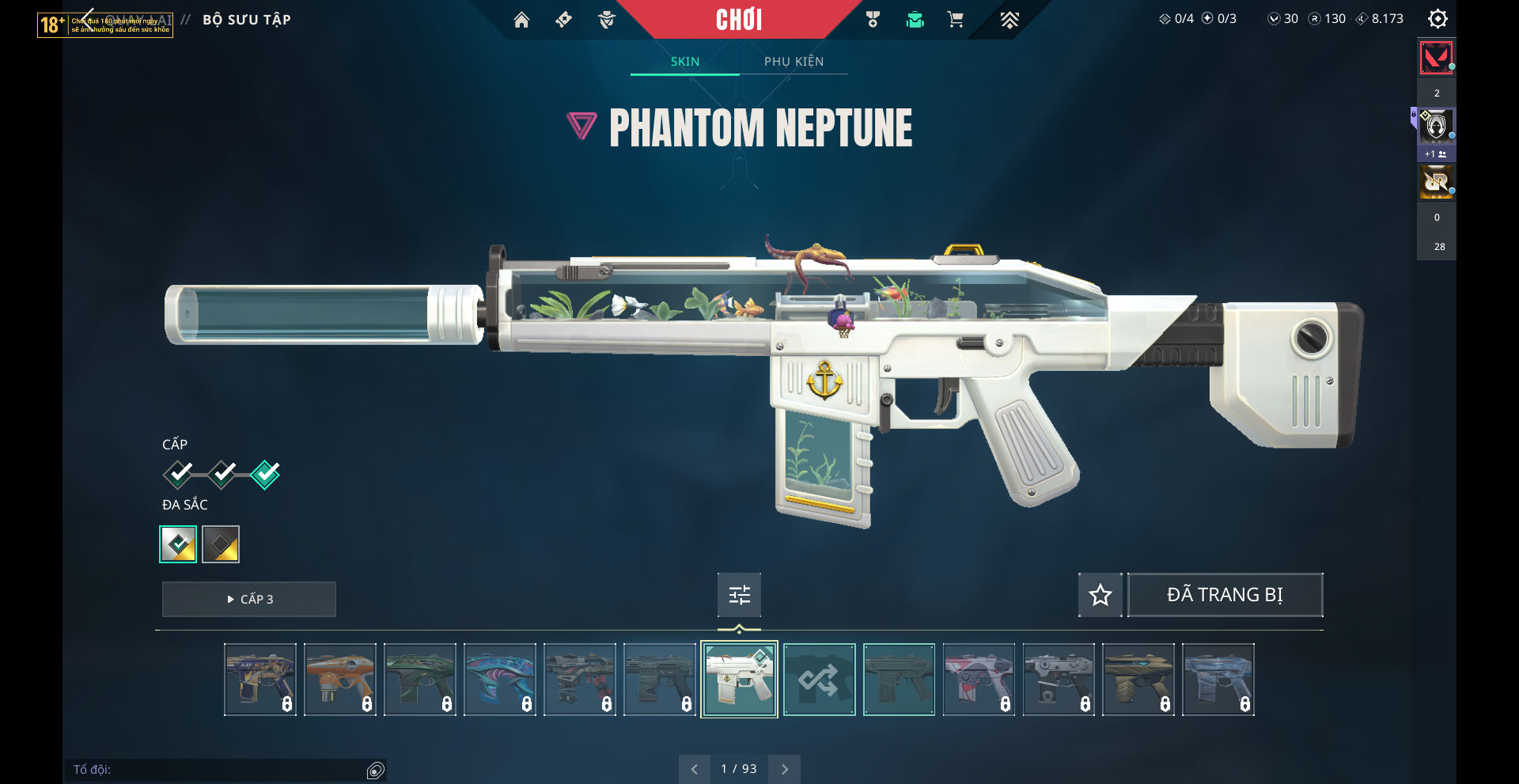Go to the next skin page
1519x784 pixels.
785,769
